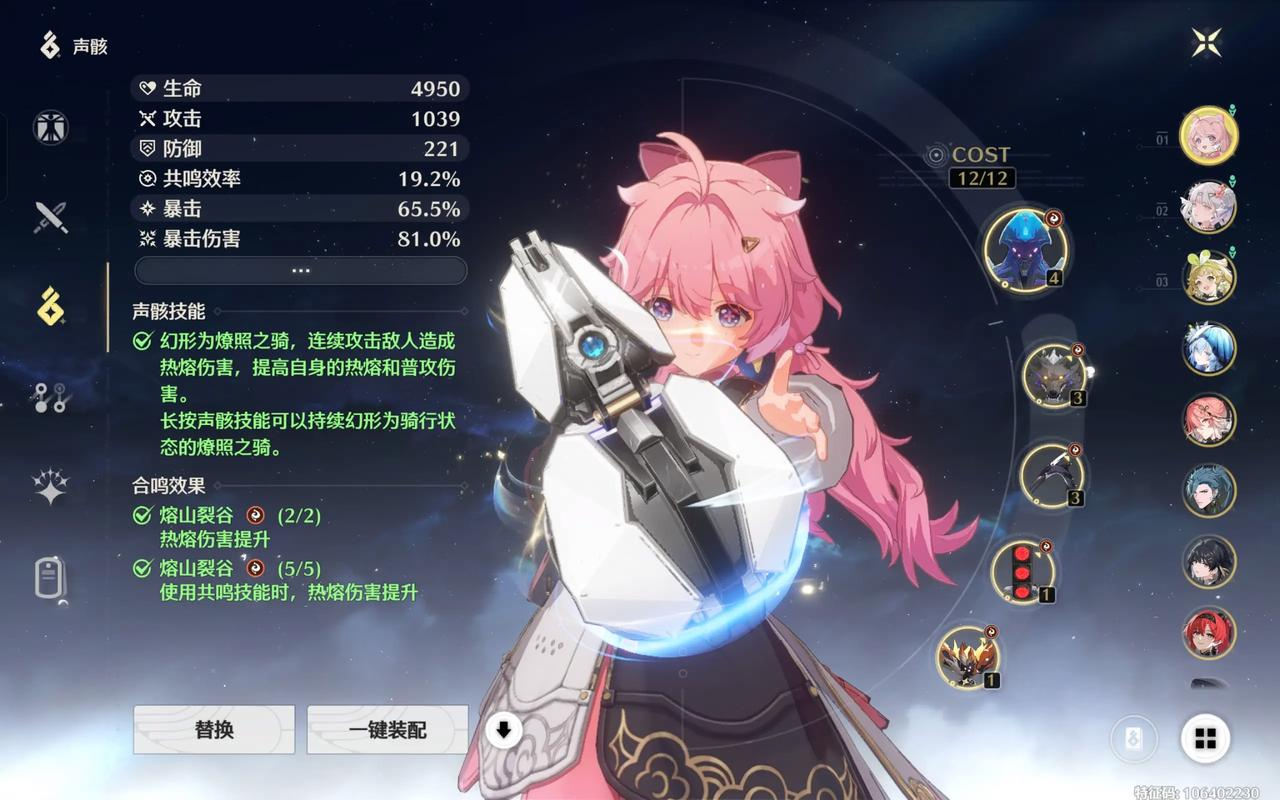This screenshot has width=1280, height=800.
Task: Select the pink-haired character portrait in slot 01
Action: (x=1209, y=135)
